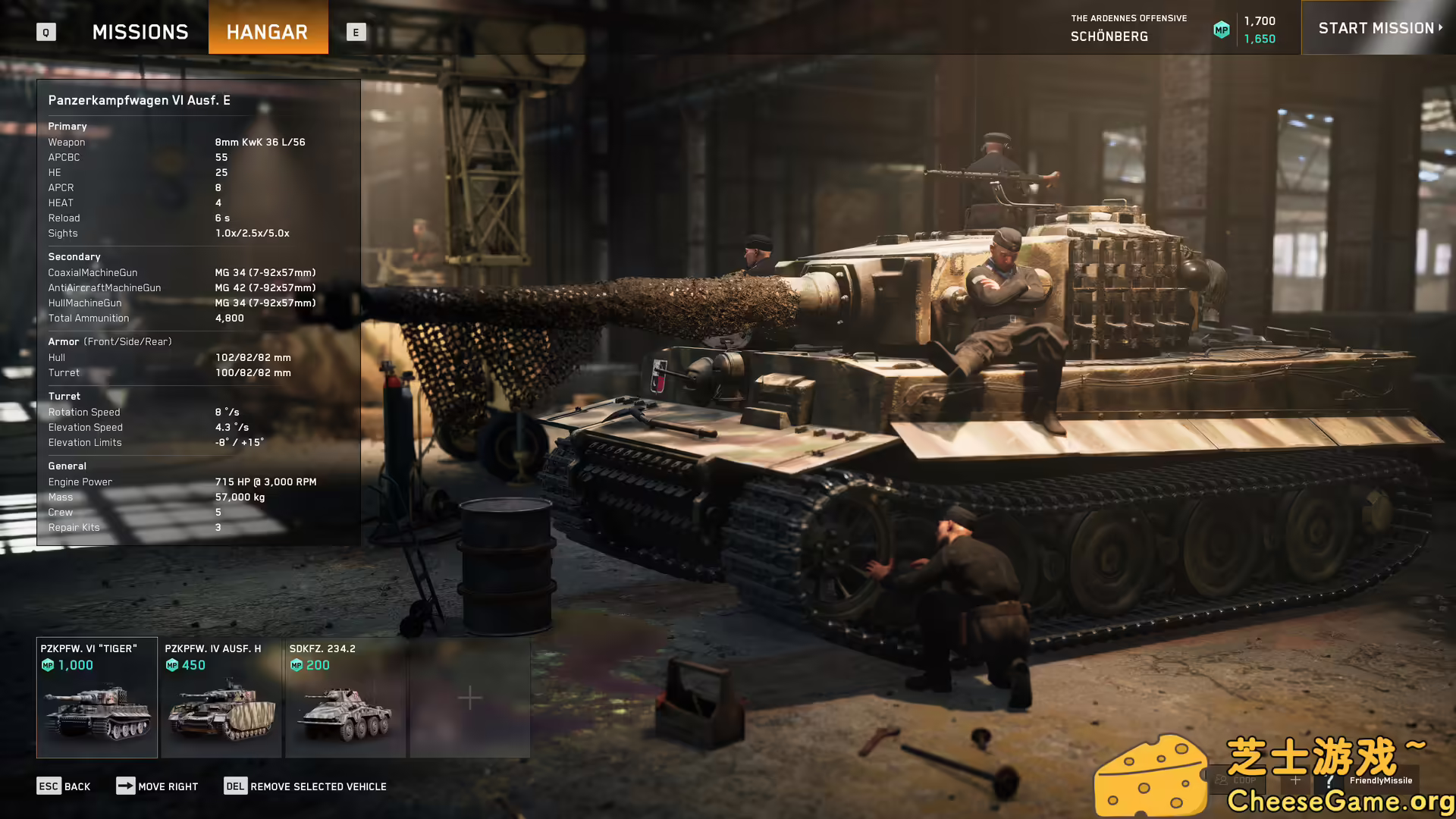Switch to the MISSIONS tab
The width and height of the screenshot is (1456, 819).
[x=140, y=31]
